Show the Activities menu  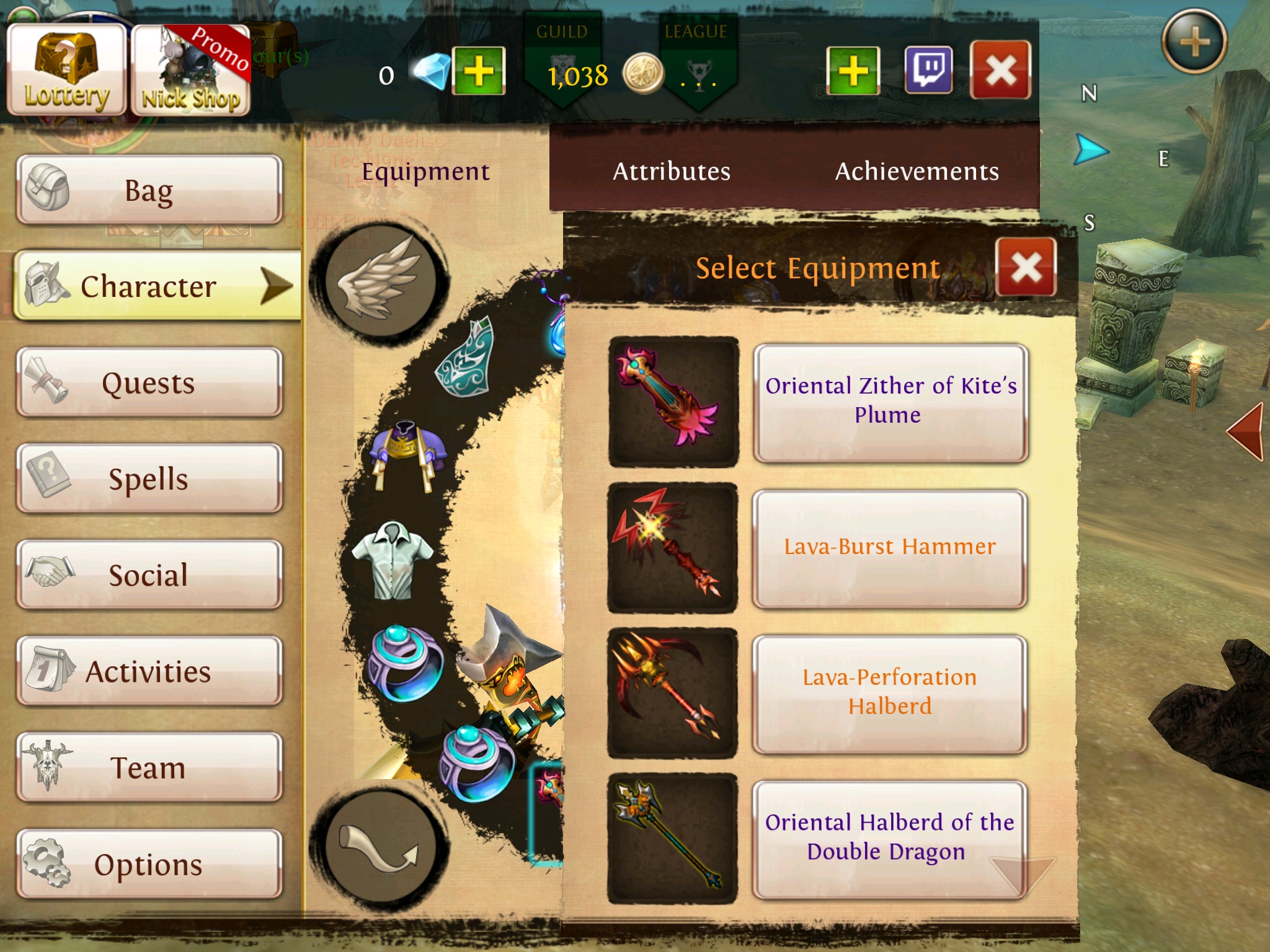(x=149, y=671)
